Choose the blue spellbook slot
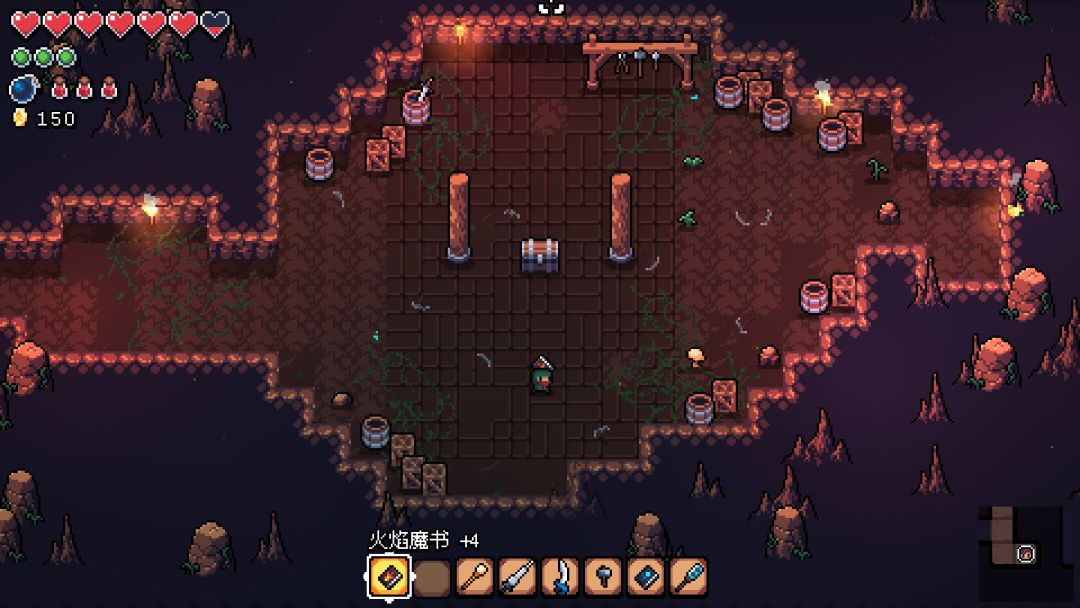Image resolution: width=1080 pixels, height=608 pixels. (646, 577)
